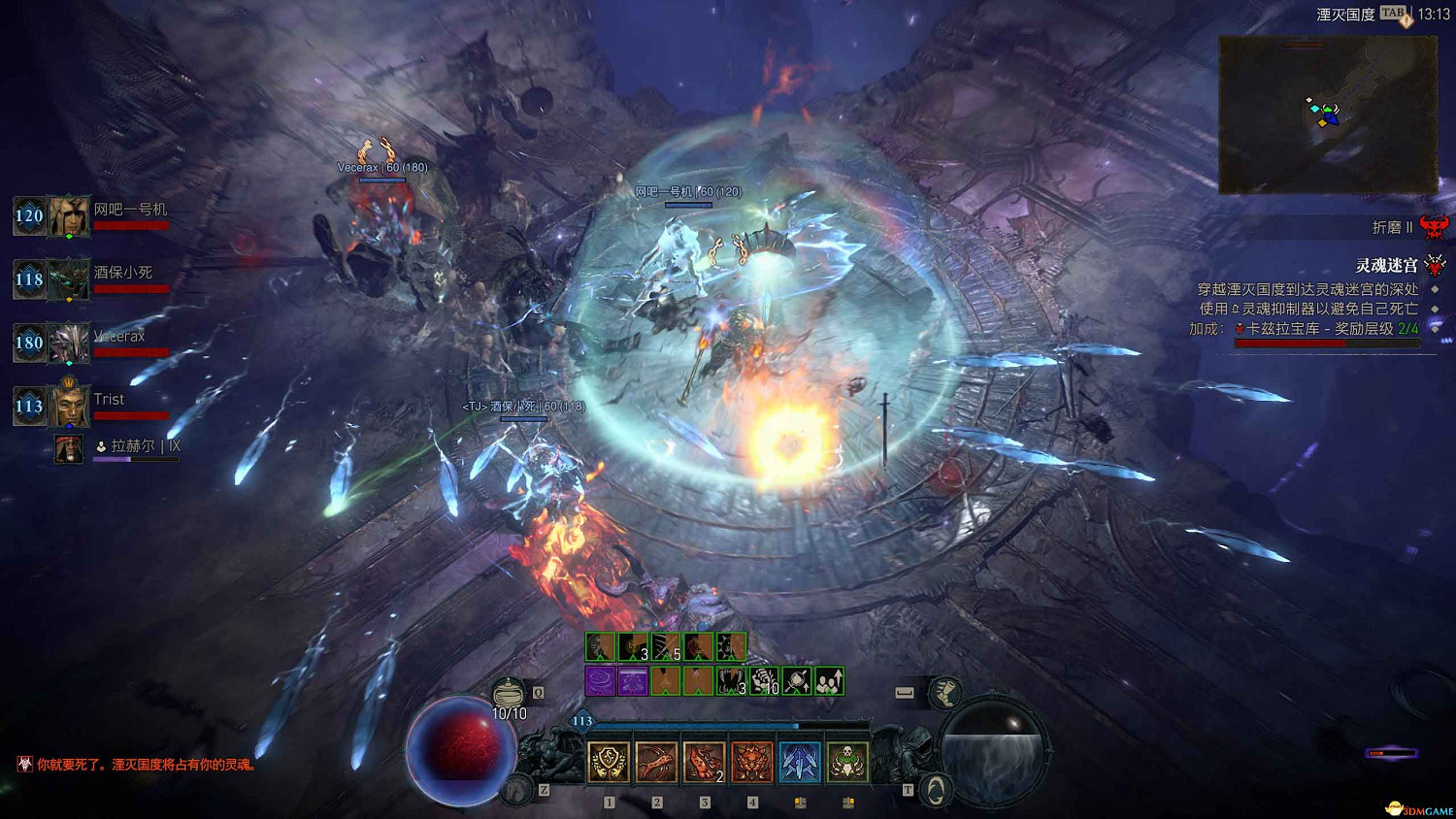Open the mercenary 拉赫尔 portrait

coord(69,448)
